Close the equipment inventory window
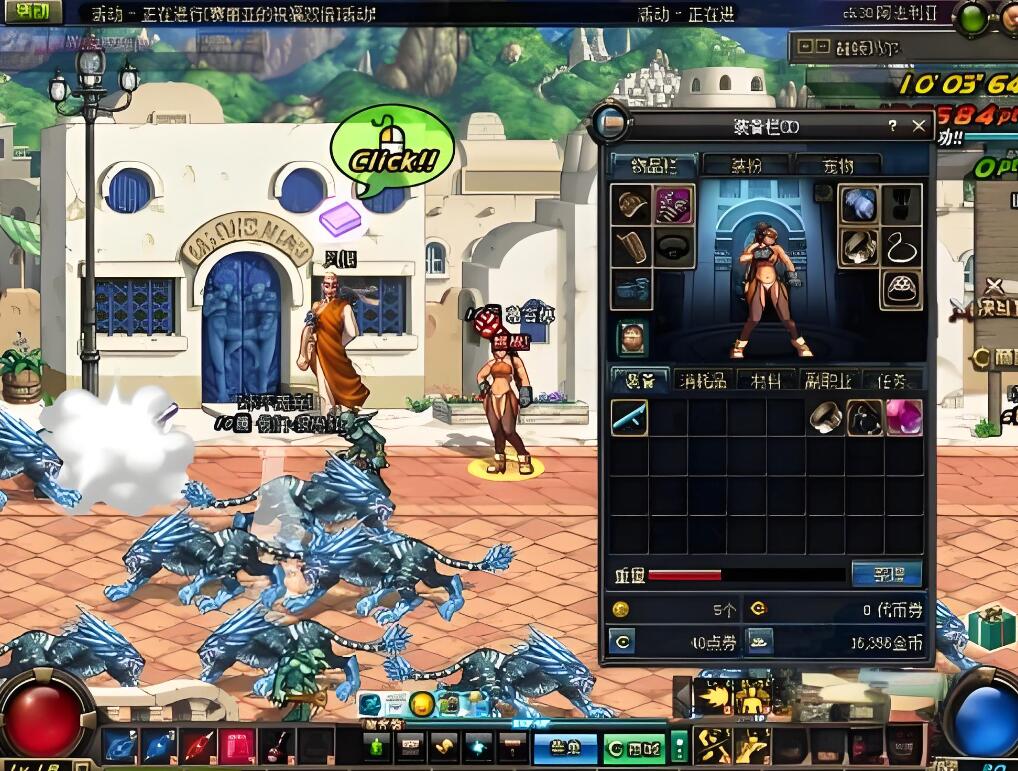This screenshot has width=1018, height=771. [x=919, y=126]
